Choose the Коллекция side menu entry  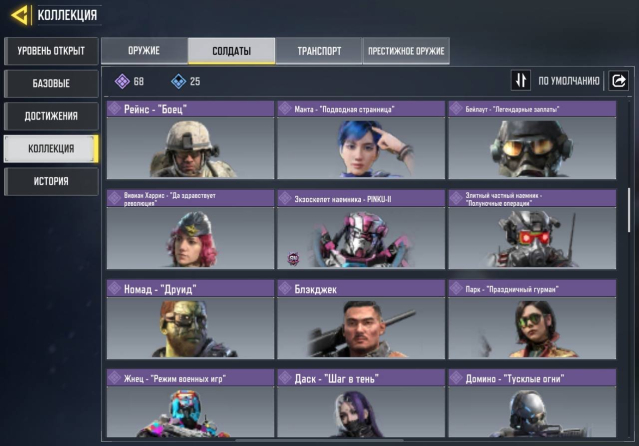51,149
